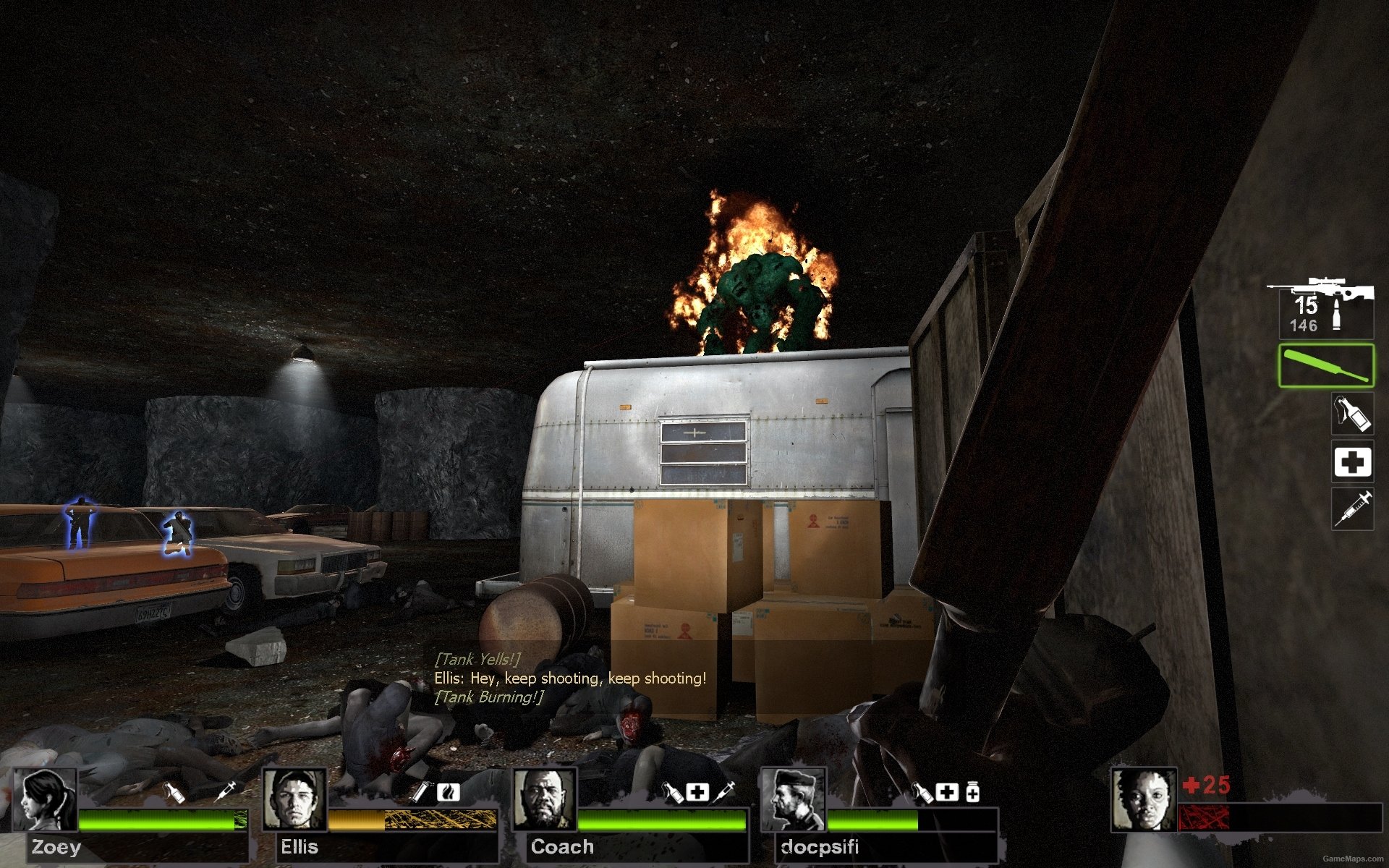Click Ellis's teammate portrait

pyautogui.click(x=294, y=800)
